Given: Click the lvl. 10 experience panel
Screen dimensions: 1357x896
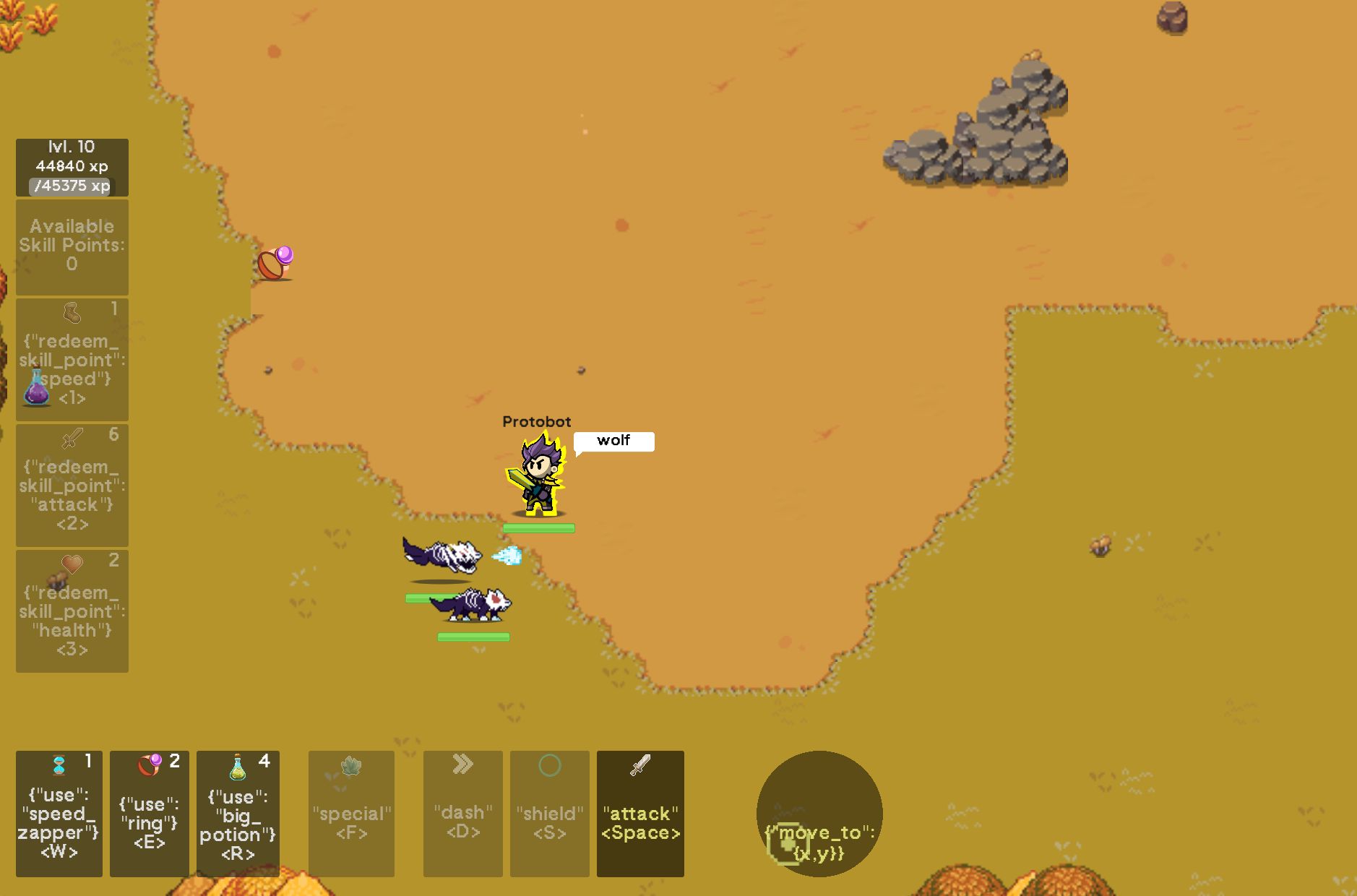Looking at the screenshot, I should click(72, 166).
